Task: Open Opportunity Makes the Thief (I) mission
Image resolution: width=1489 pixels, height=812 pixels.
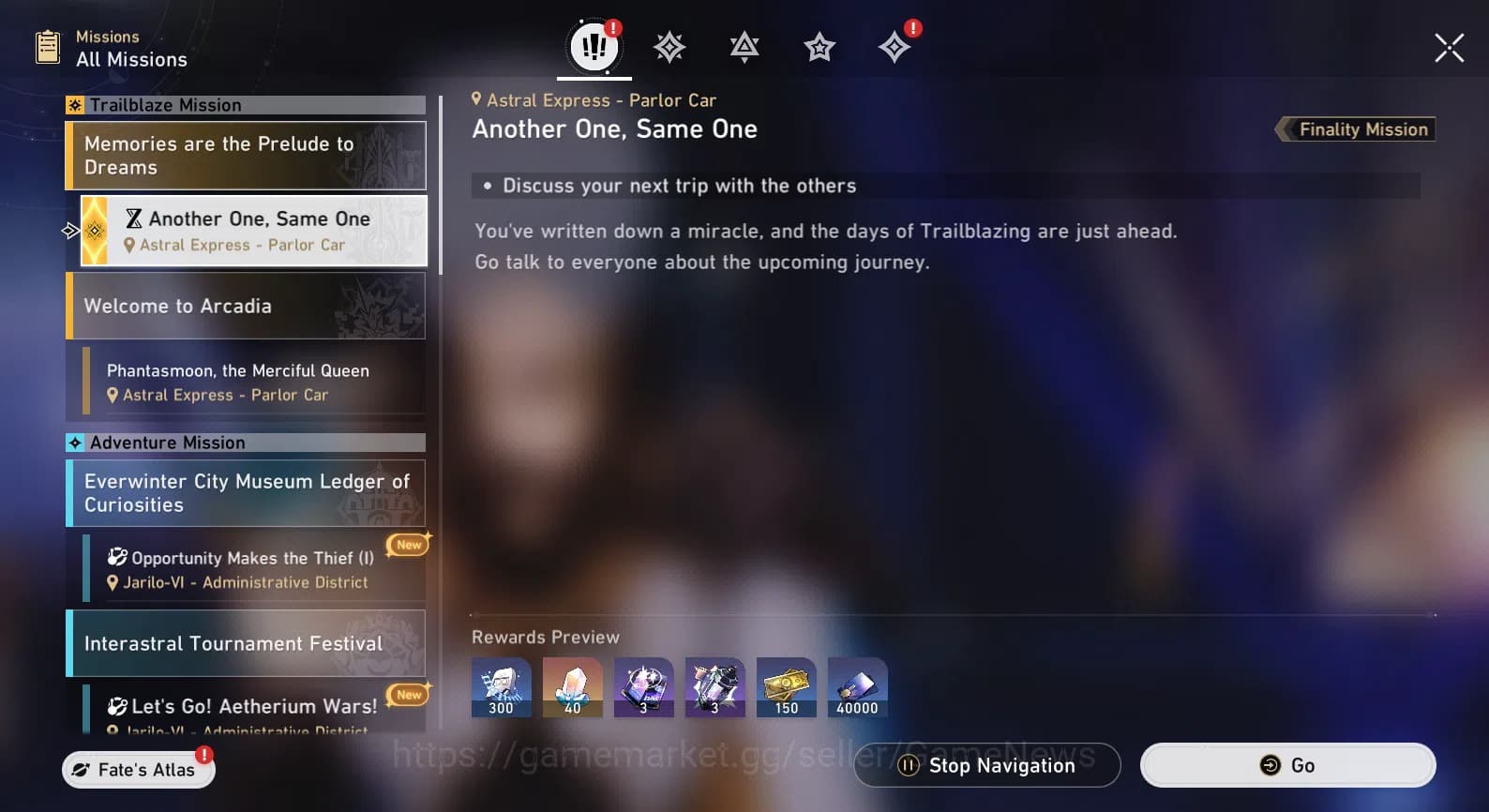Action: 246,568
